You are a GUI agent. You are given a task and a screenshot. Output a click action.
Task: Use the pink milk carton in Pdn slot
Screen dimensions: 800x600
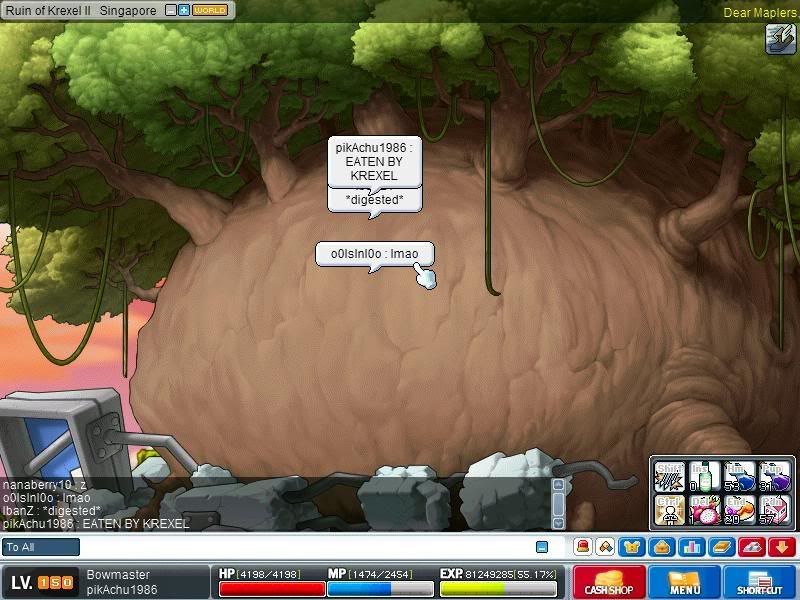pyautogui.click(x=774, y=509)
